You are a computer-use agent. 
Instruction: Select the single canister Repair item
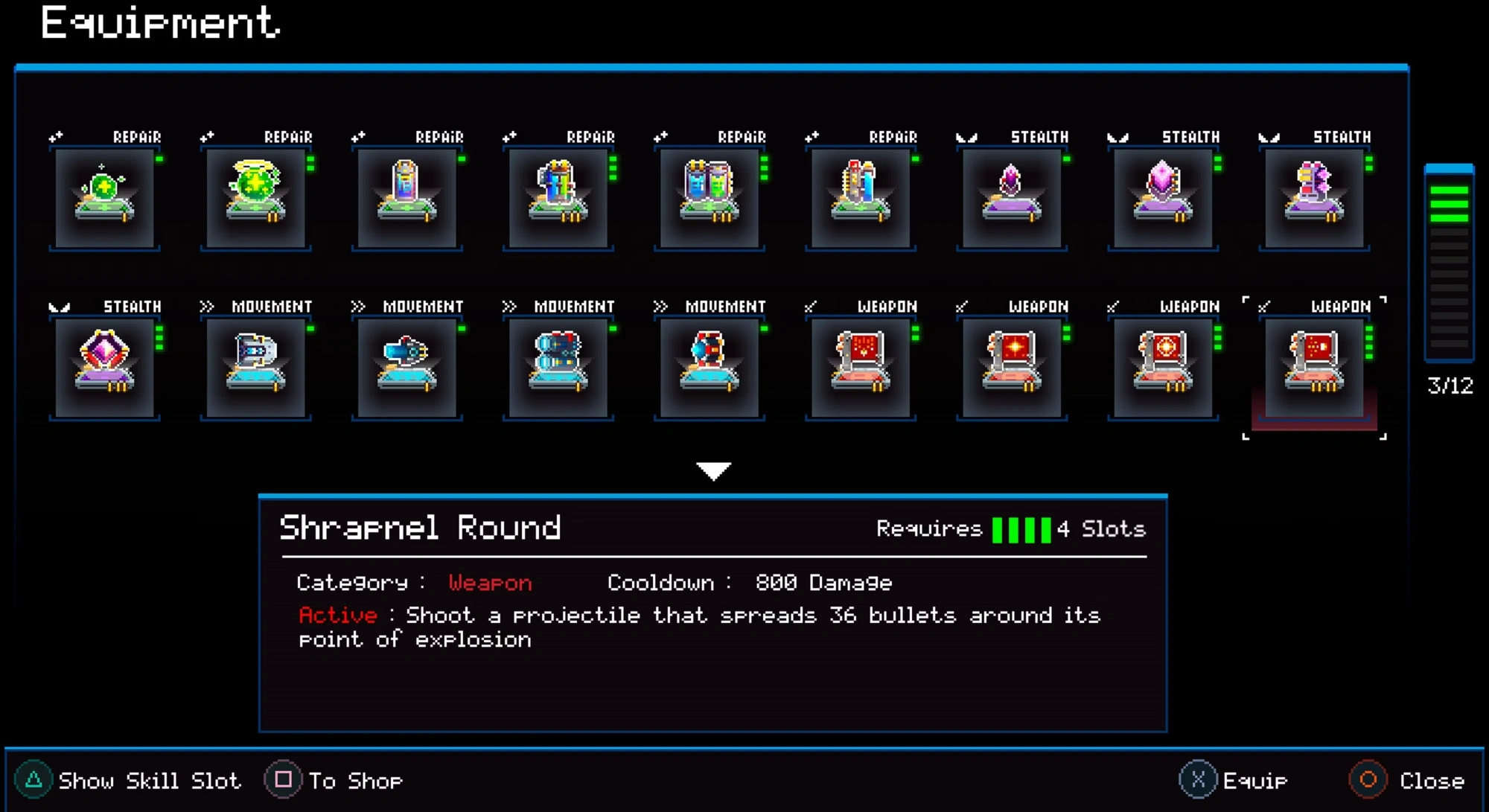(x=406, y=198)
